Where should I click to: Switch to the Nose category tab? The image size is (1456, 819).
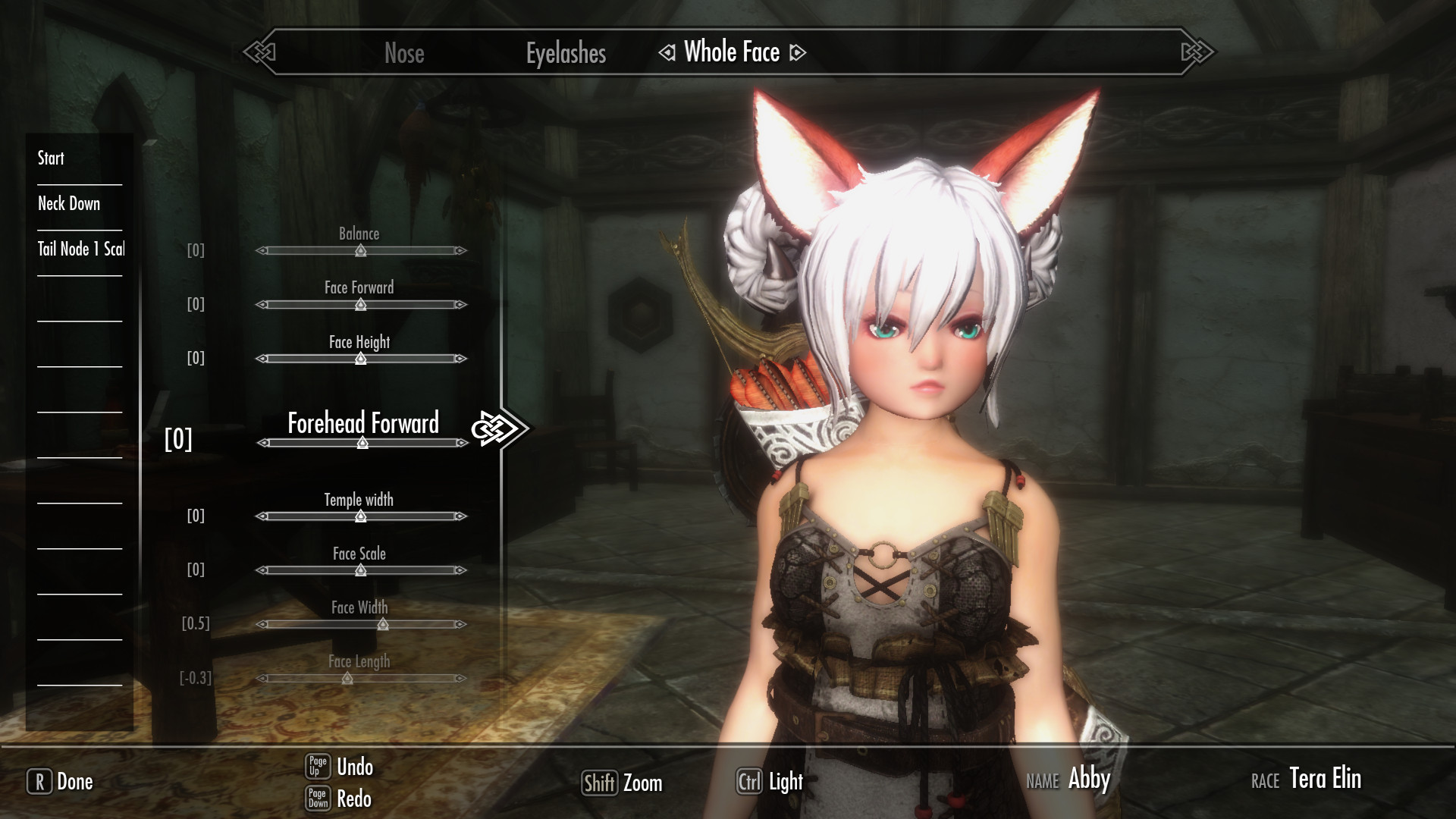click(403, 53)
